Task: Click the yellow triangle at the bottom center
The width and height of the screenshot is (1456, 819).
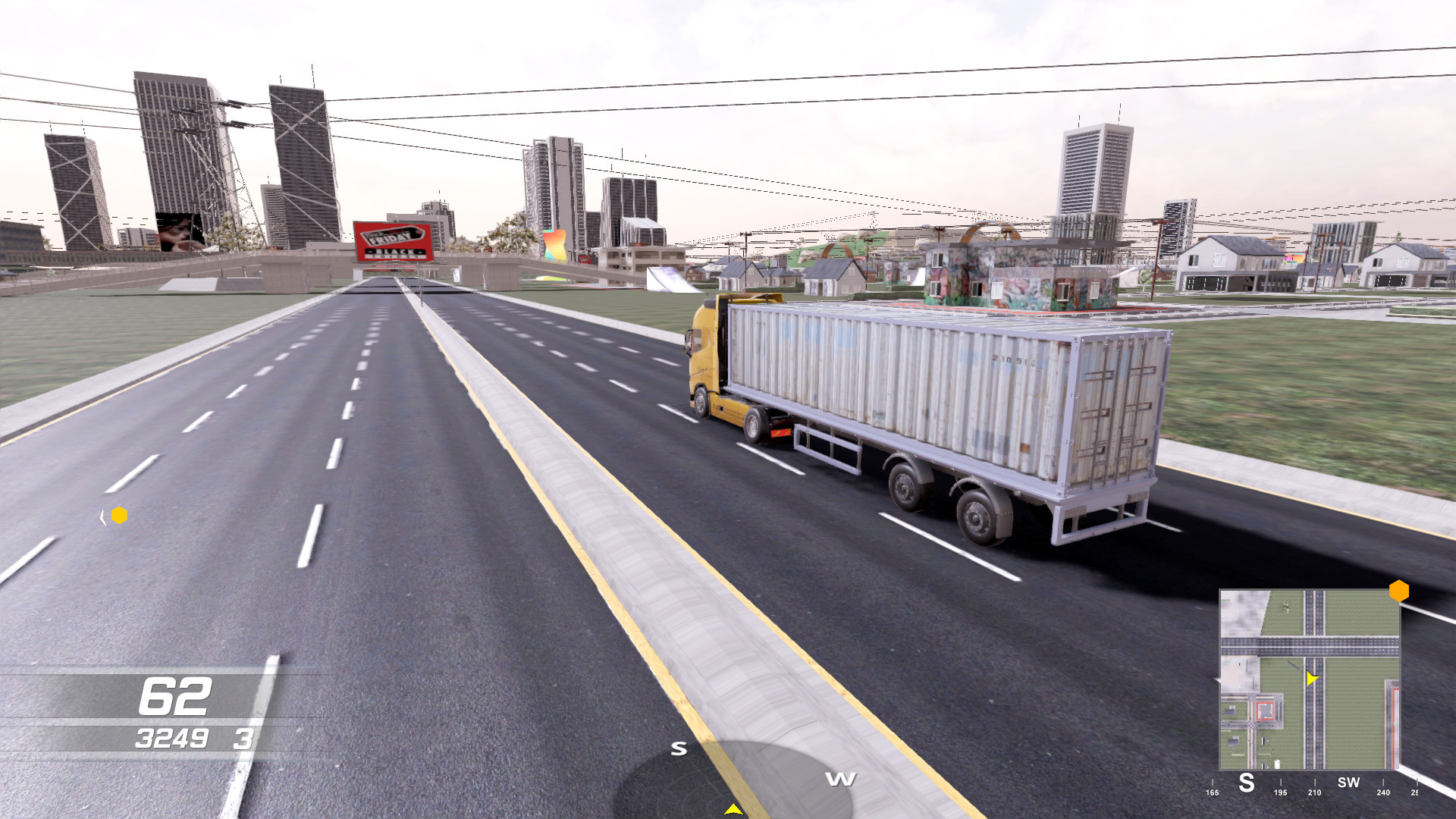Action: [733, 811]
